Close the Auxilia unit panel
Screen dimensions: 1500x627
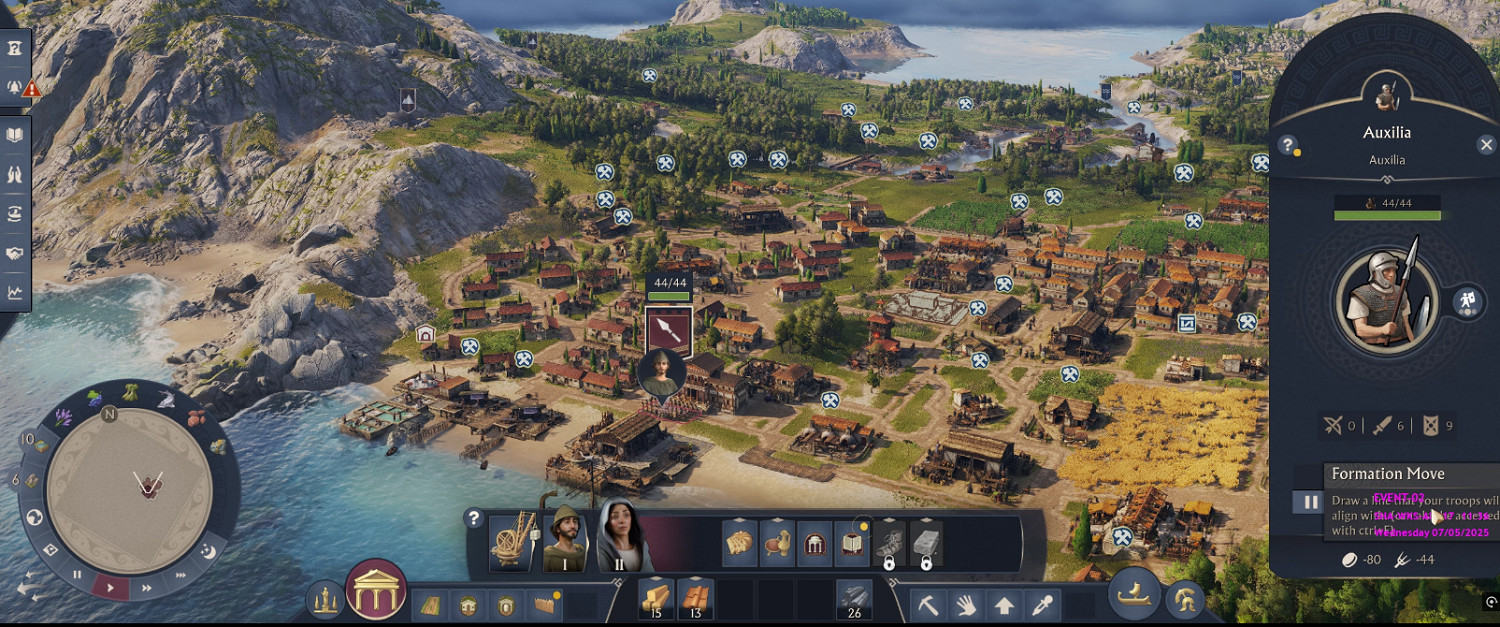1486,145
